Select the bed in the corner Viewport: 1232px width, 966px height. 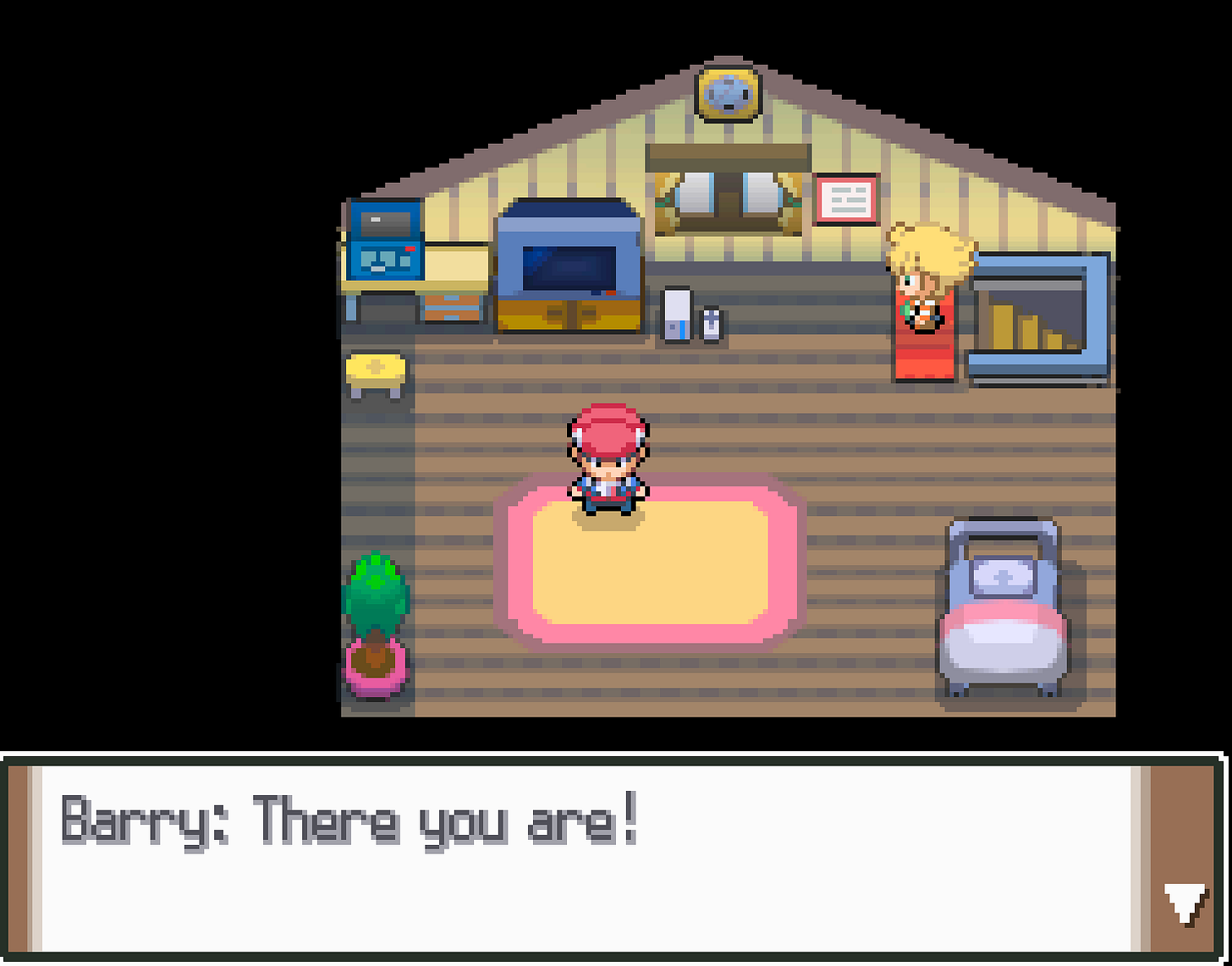(1003, 609)
